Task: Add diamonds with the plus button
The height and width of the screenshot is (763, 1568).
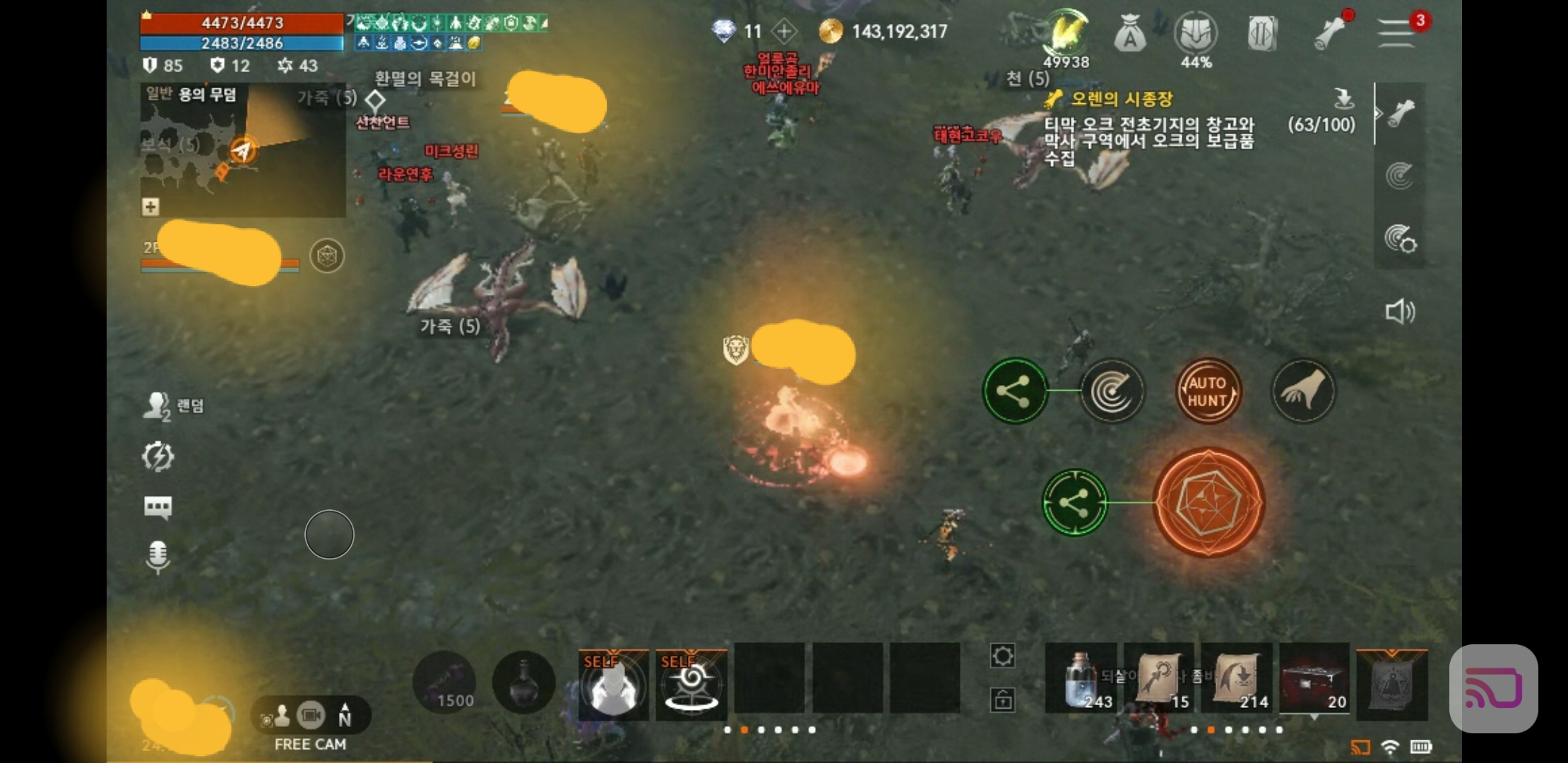Action: coord(784,31)
